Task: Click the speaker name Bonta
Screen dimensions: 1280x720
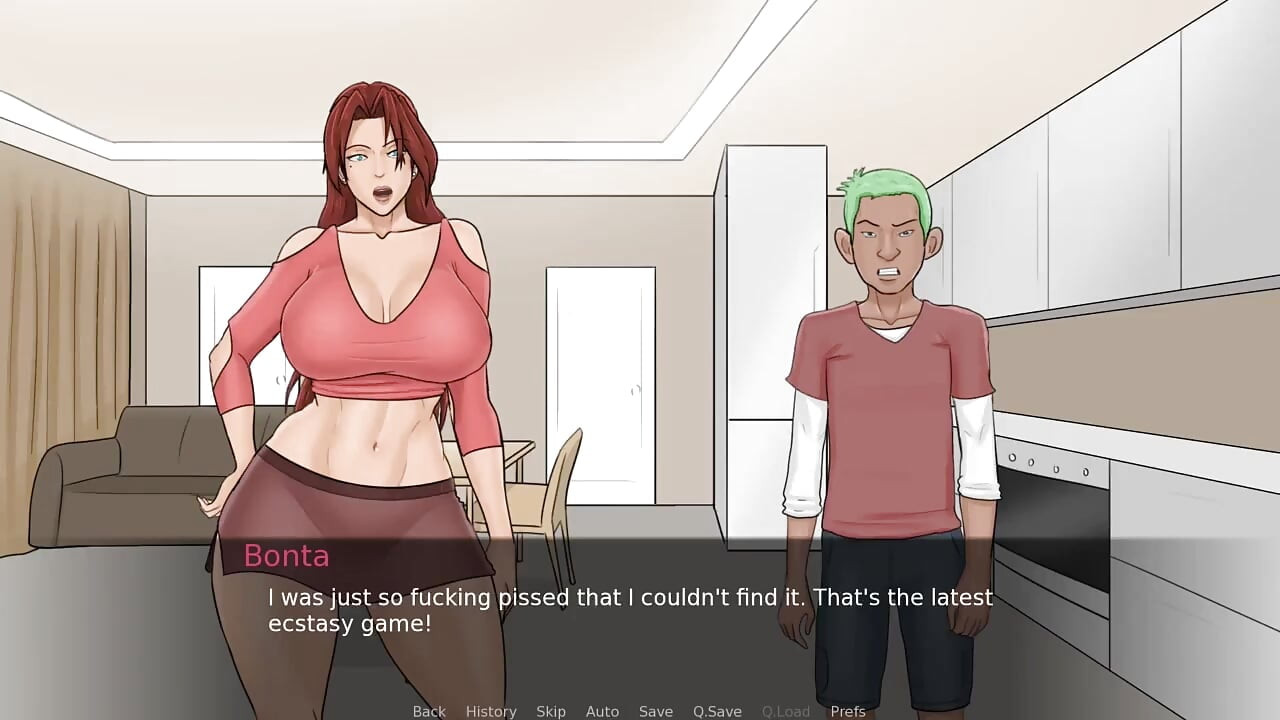Action: 286,556
